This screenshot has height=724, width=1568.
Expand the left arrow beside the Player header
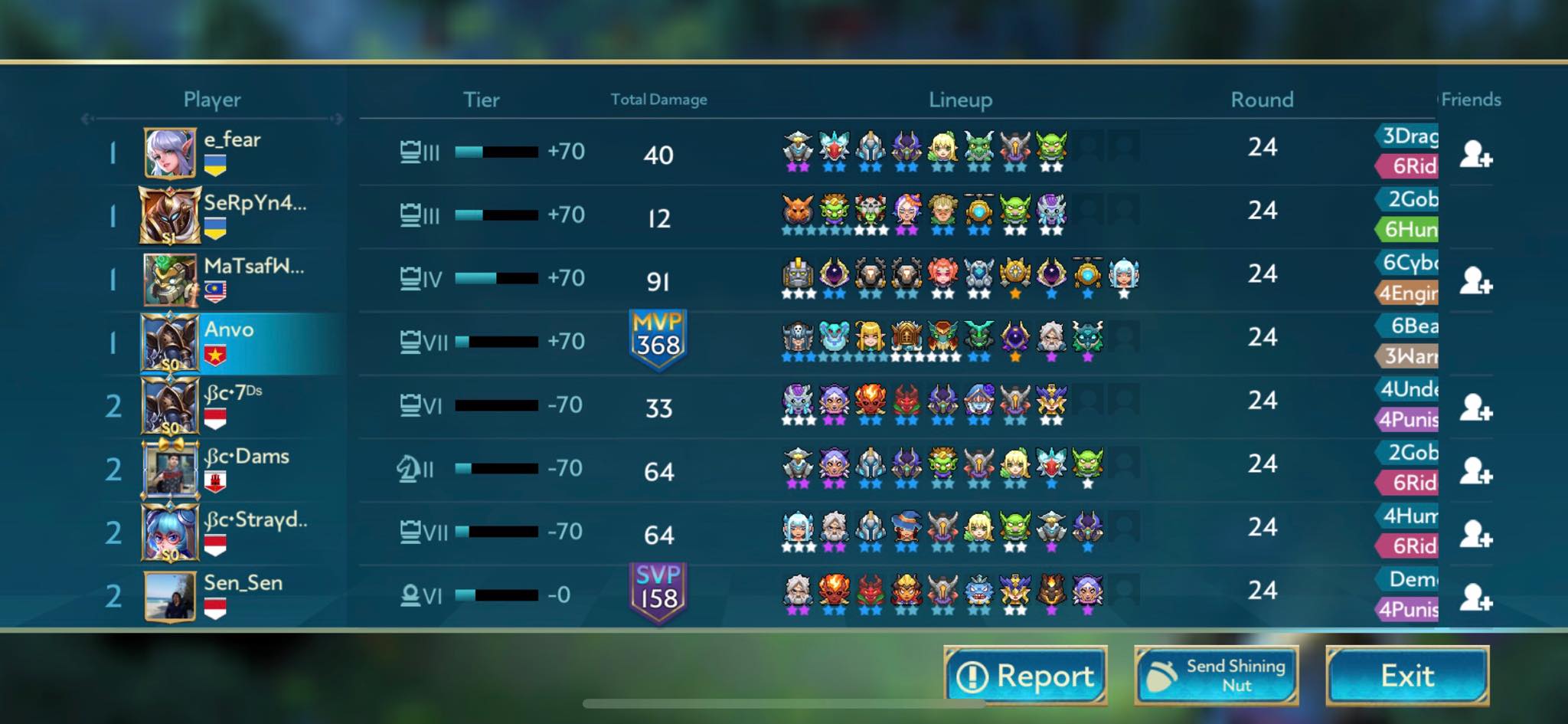87,120
